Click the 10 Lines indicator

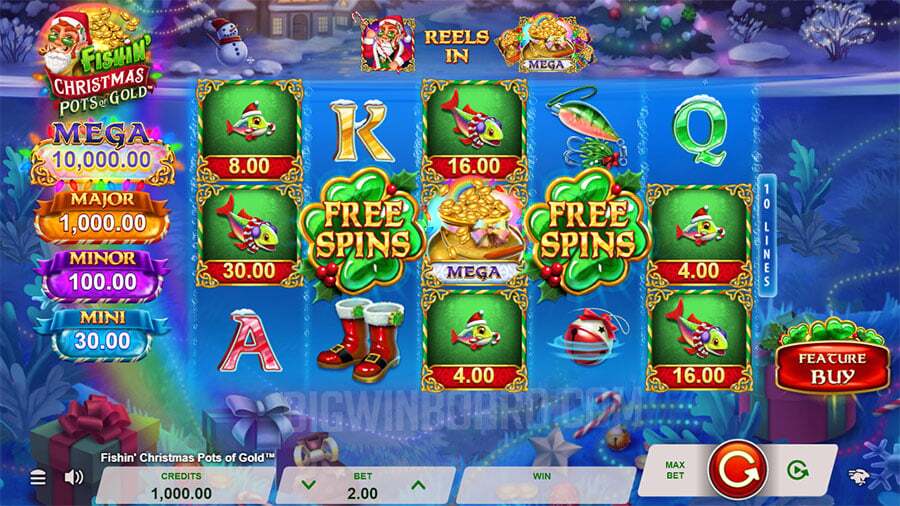[768, 235]
